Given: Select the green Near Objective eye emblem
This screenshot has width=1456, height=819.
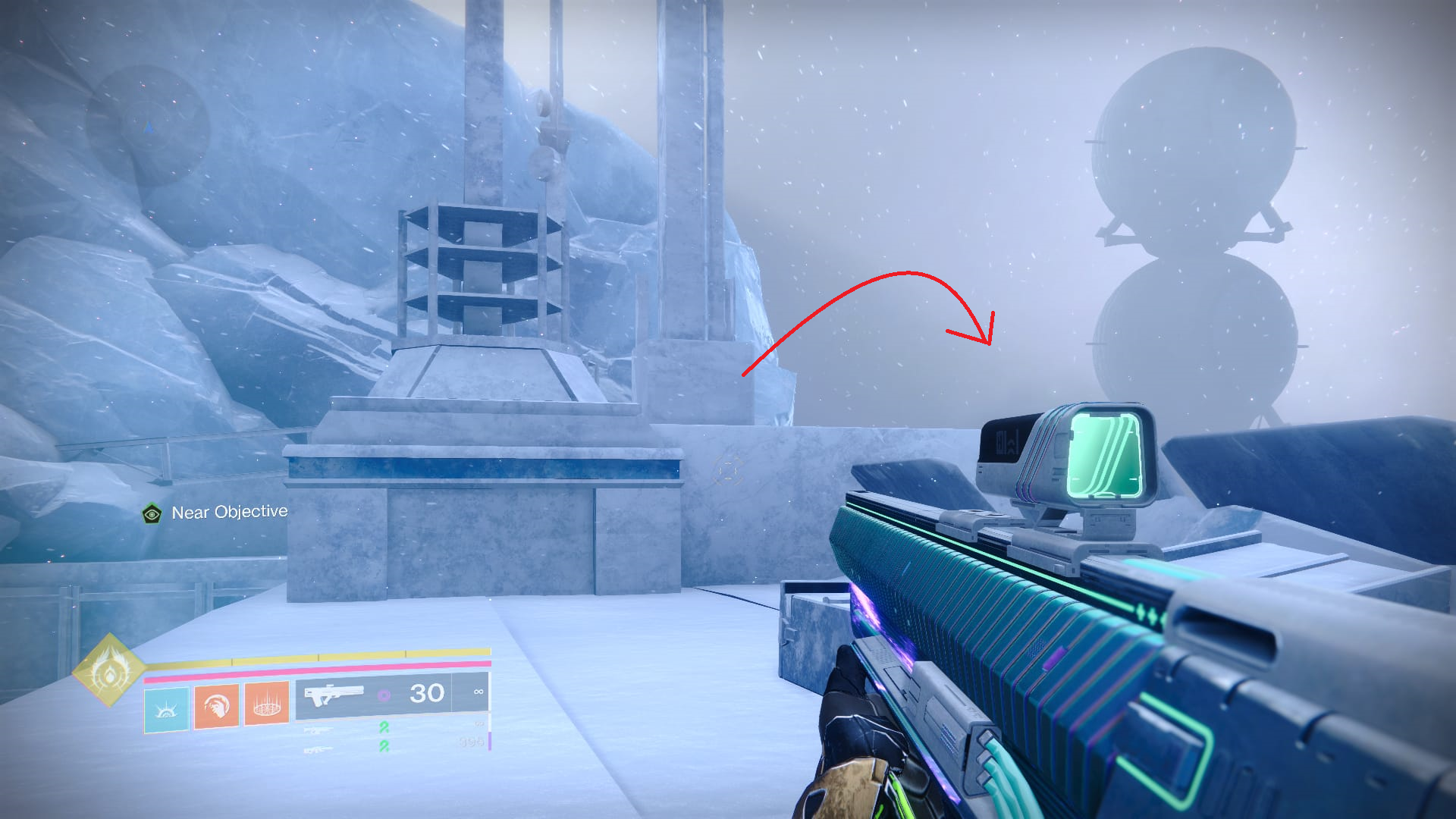Looking at the screenshot, I should [154, 512].
